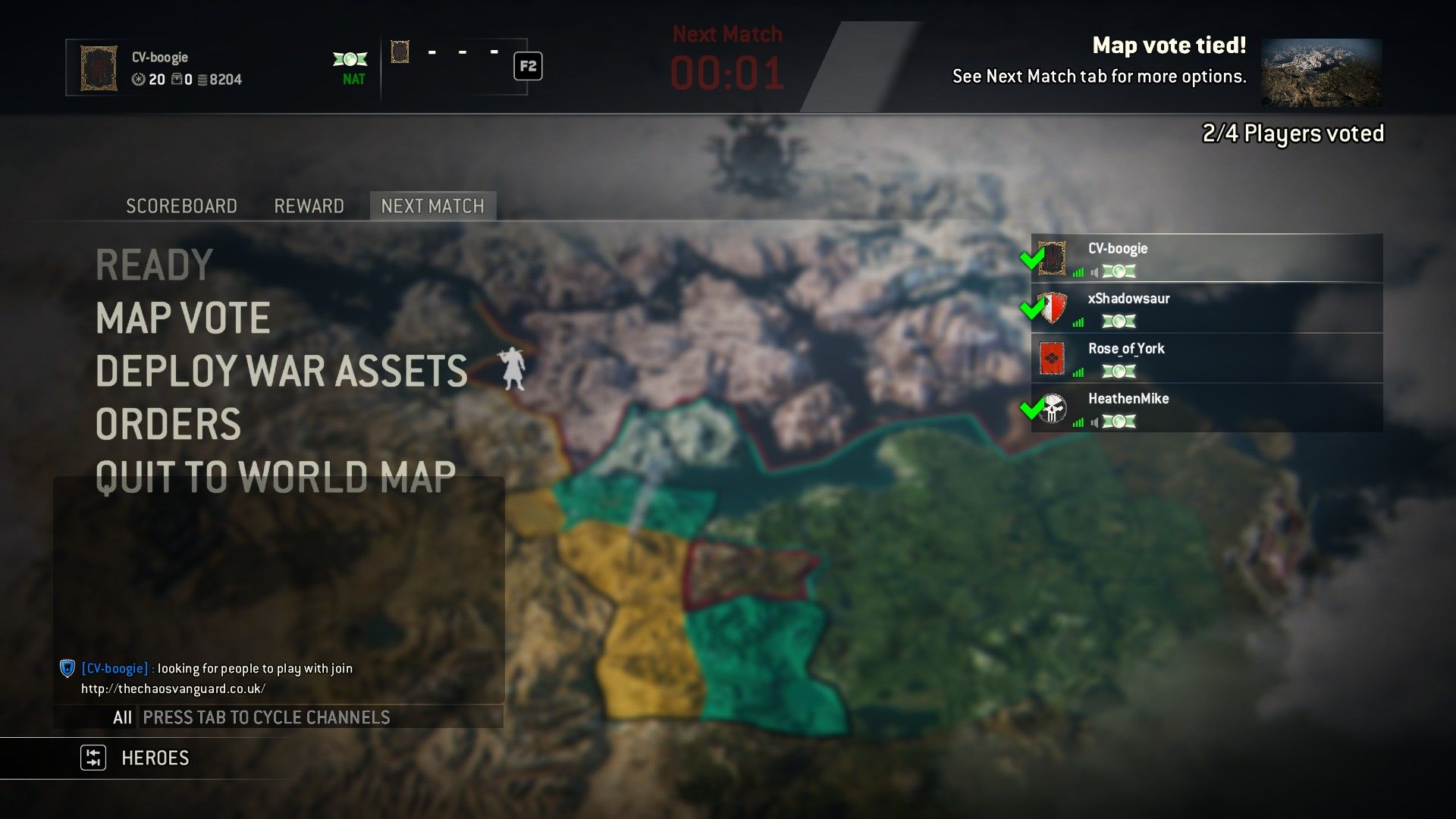Select xShadowsaur player row
1456x819 pixels.
coord(1206,309)
